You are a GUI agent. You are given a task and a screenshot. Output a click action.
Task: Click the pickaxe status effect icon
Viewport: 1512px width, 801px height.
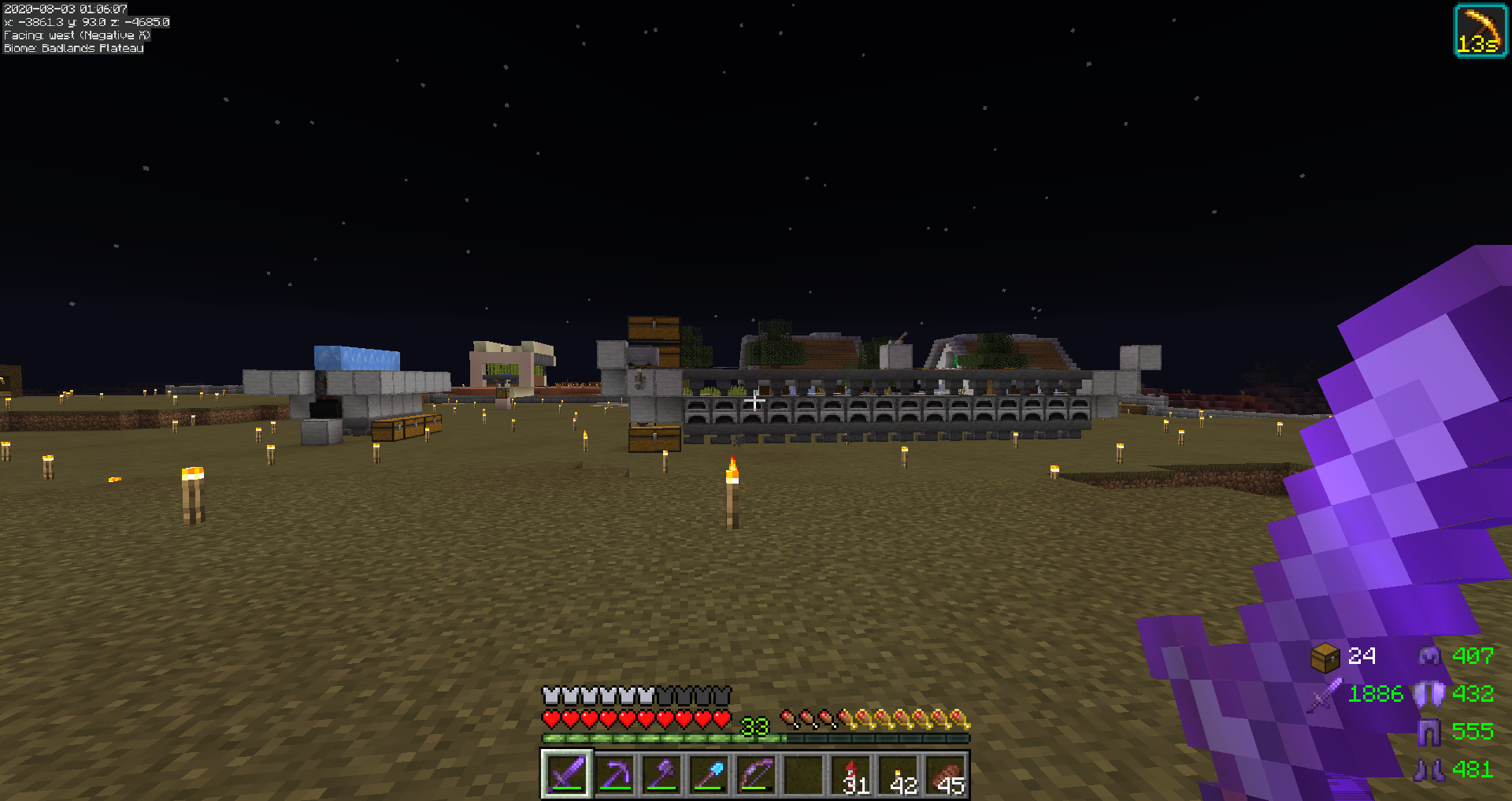pos(1480,31)
